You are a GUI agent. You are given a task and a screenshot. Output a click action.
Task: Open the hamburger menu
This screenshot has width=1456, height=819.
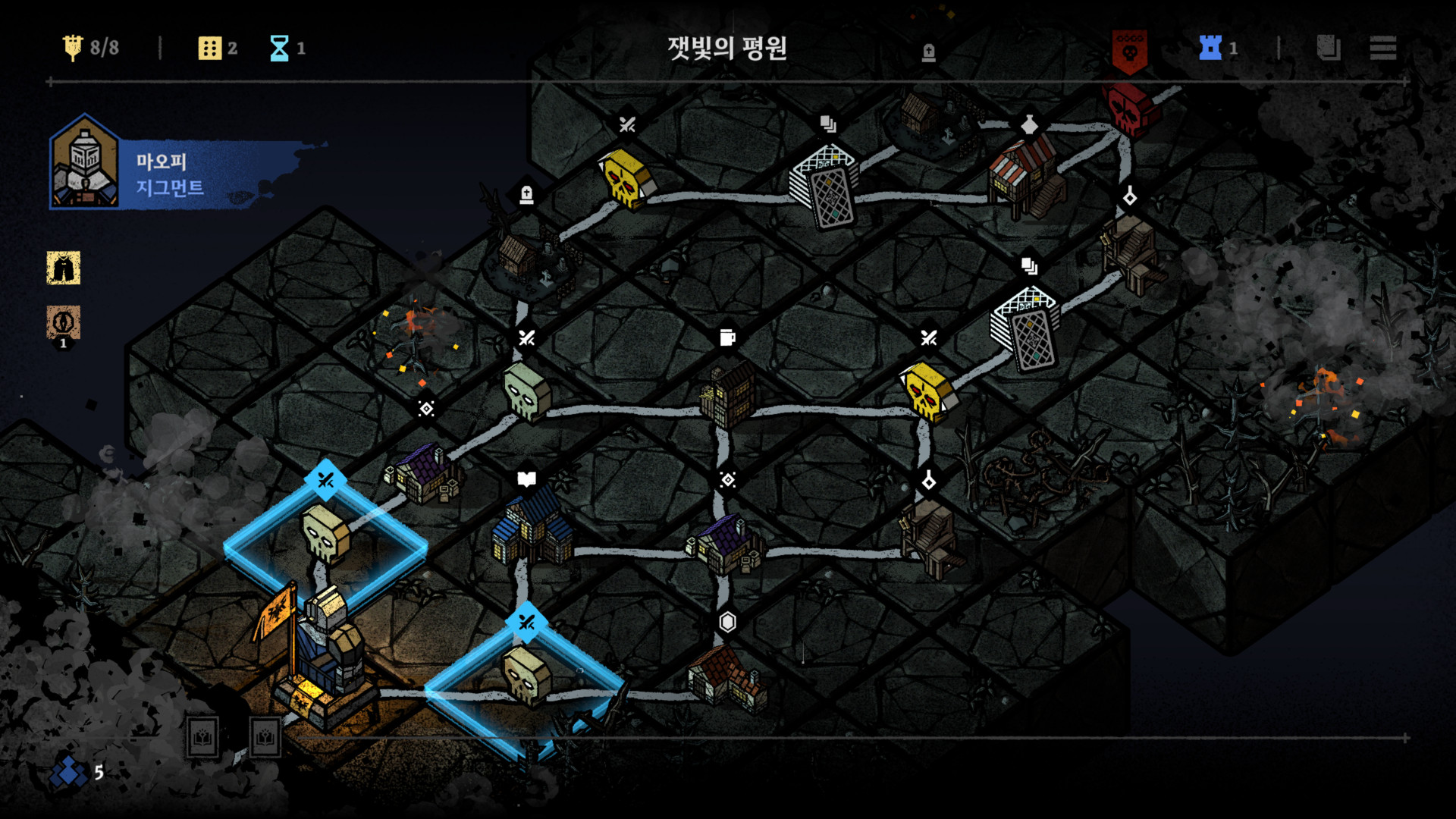click(x=1382, y=48)
